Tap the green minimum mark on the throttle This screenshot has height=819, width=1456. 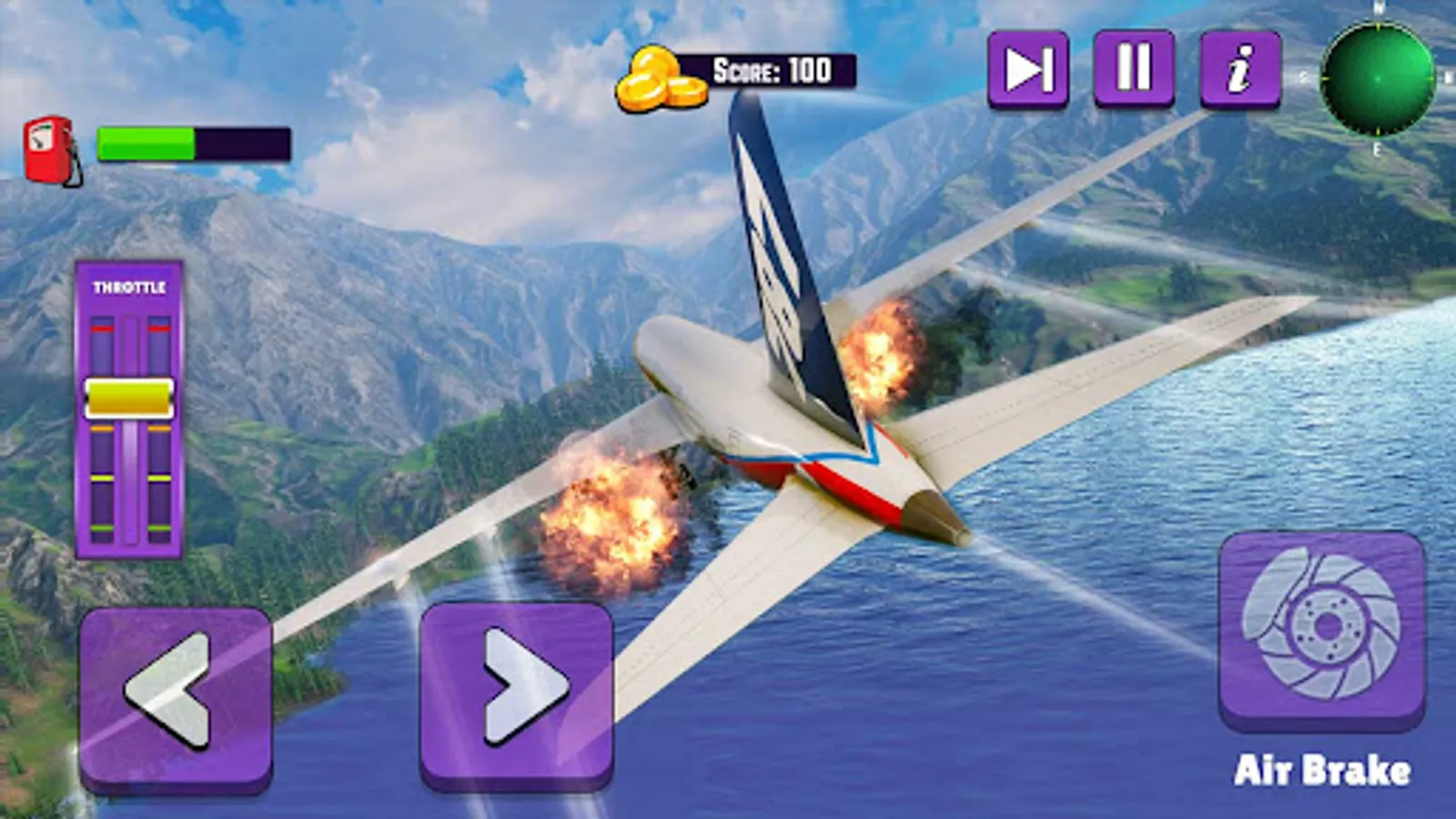[x=101, y=528]
